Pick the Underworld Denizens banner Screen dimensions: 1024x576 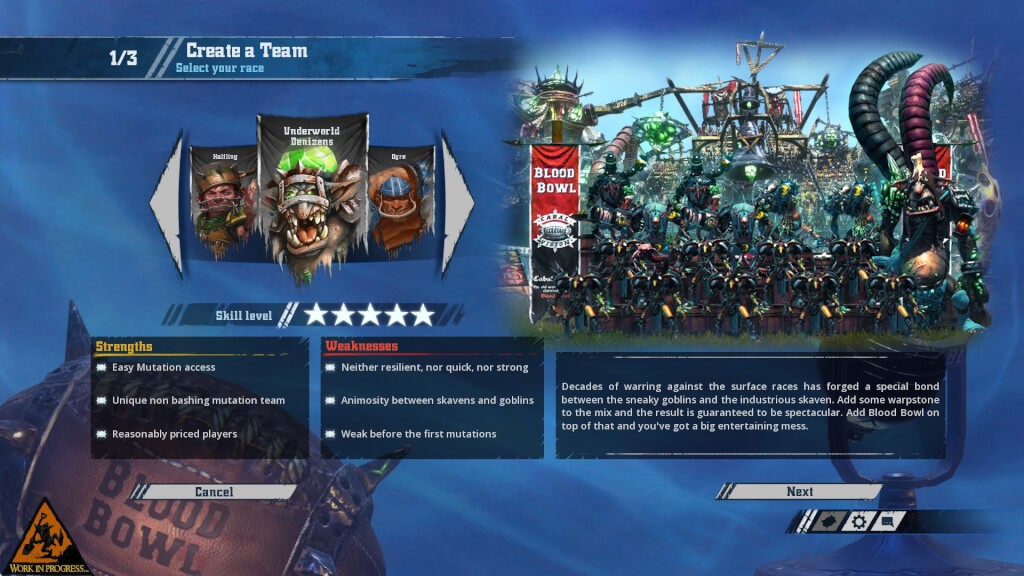(313, 200)
